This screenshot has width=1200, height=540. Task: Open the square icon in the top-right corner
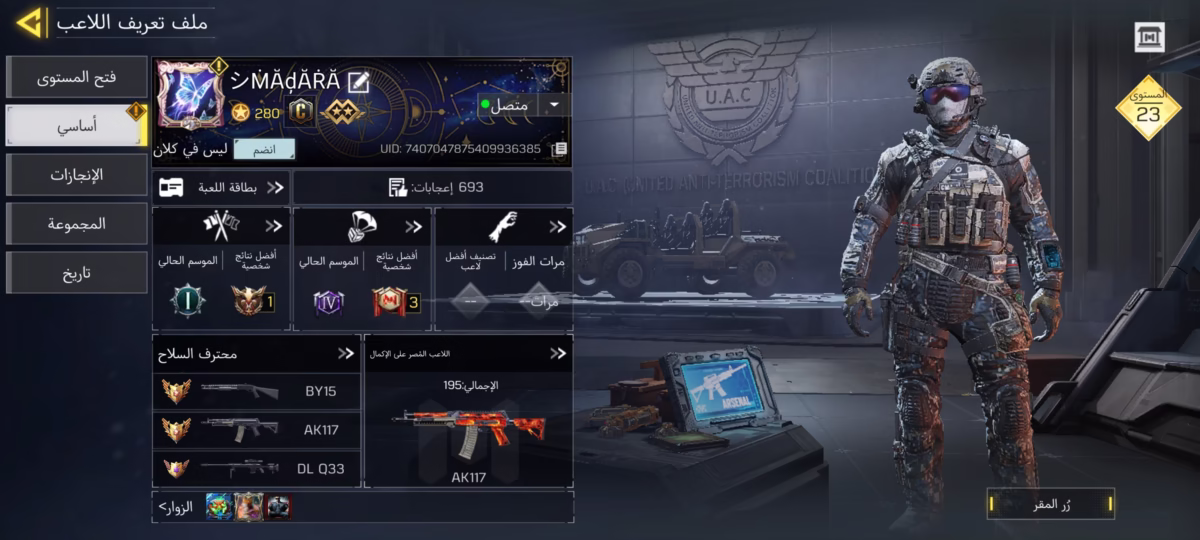pyautogui.click(x=1150, y=37)
